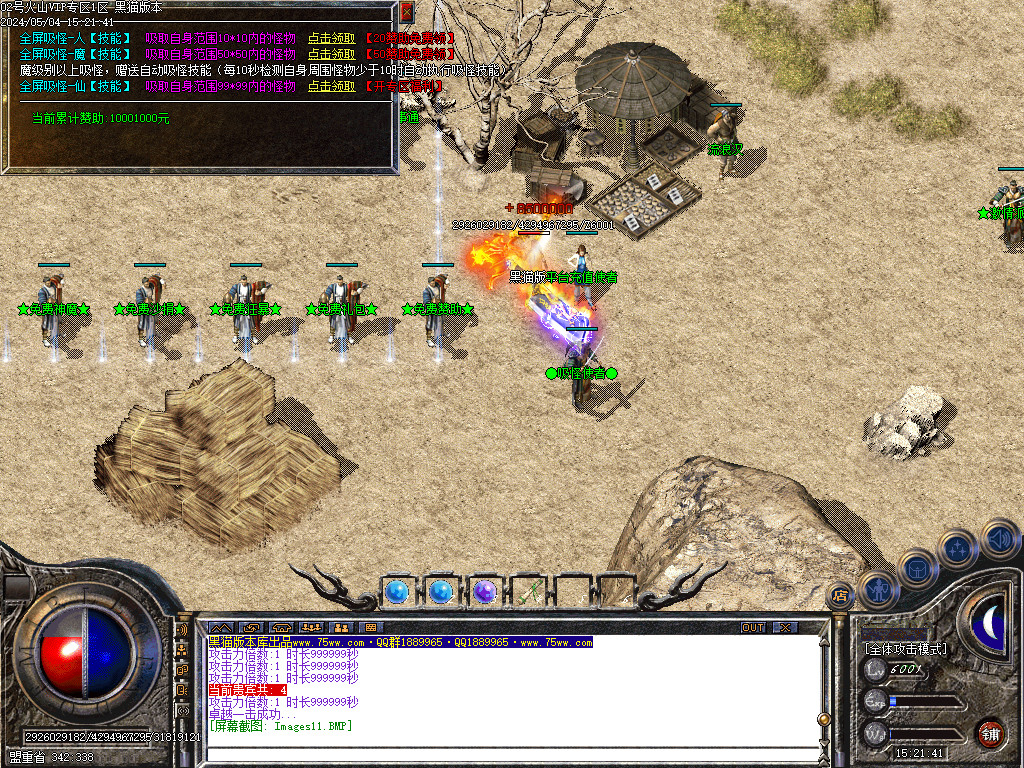The image size is (1024, 768).
Task: Open the character equipment panel icon
Action: tap(877, 590)
